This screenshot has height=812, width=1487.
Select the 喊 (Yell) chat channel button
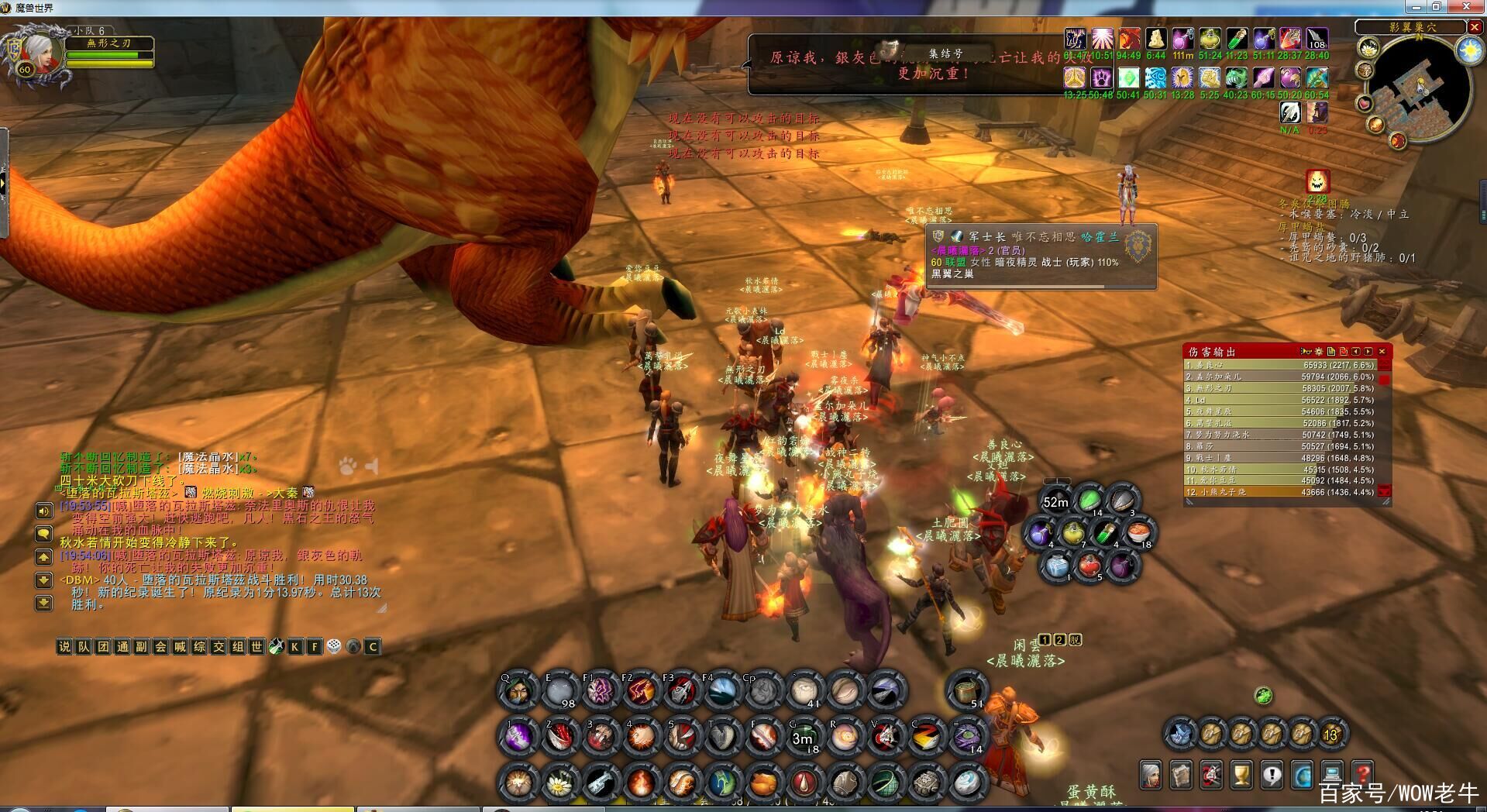tap(180, 646)
